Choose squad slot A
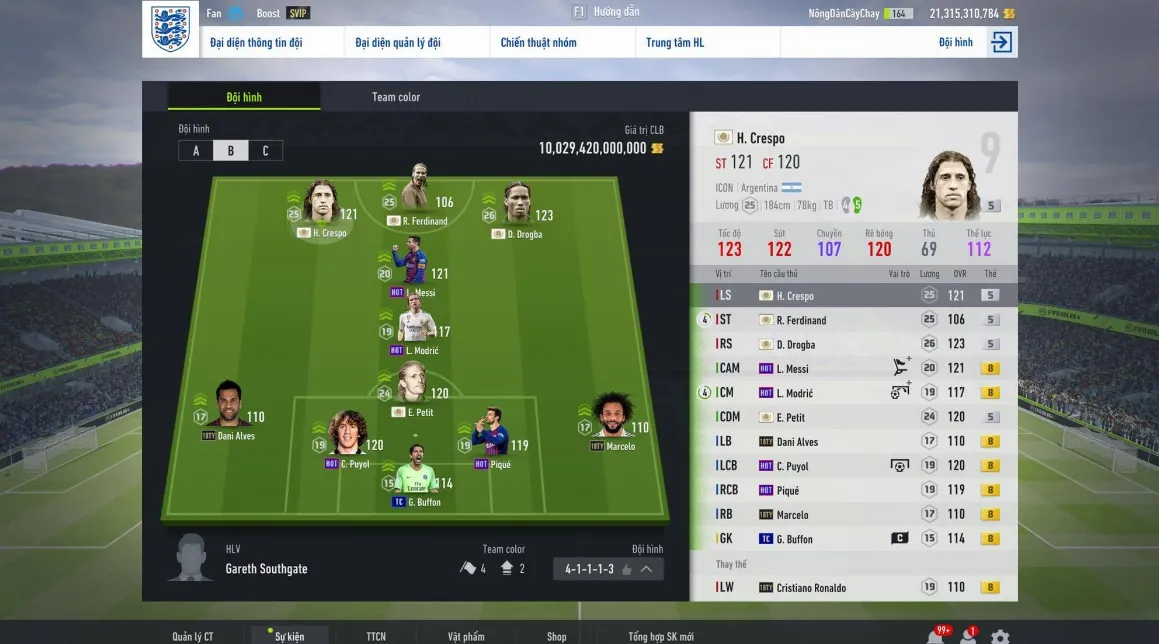This screenshot has height=644, width=1159. coord(196,151)
